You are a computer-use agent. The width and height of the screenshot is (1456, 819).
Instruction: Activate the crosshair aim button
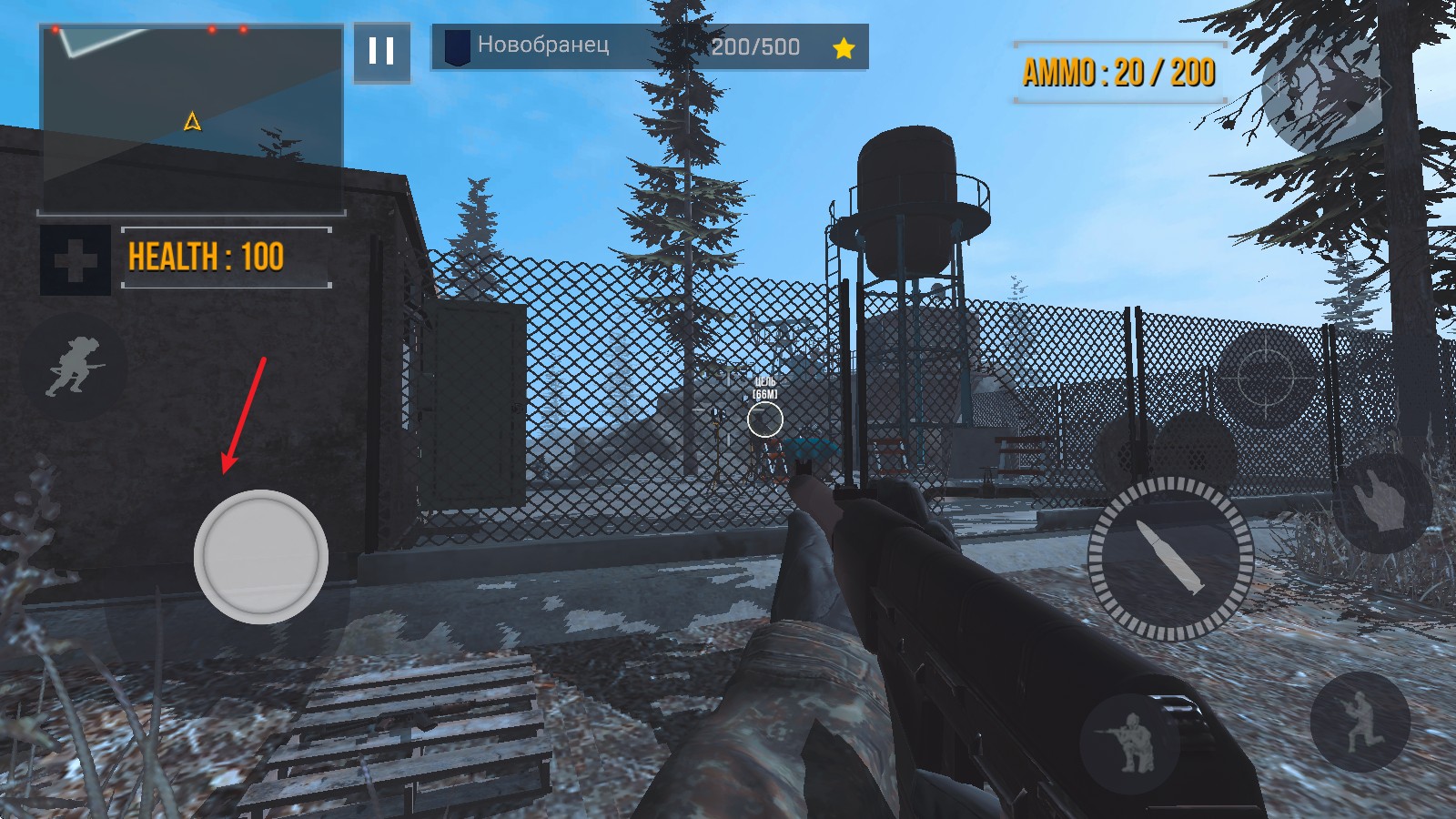(x=1266, y=376)
